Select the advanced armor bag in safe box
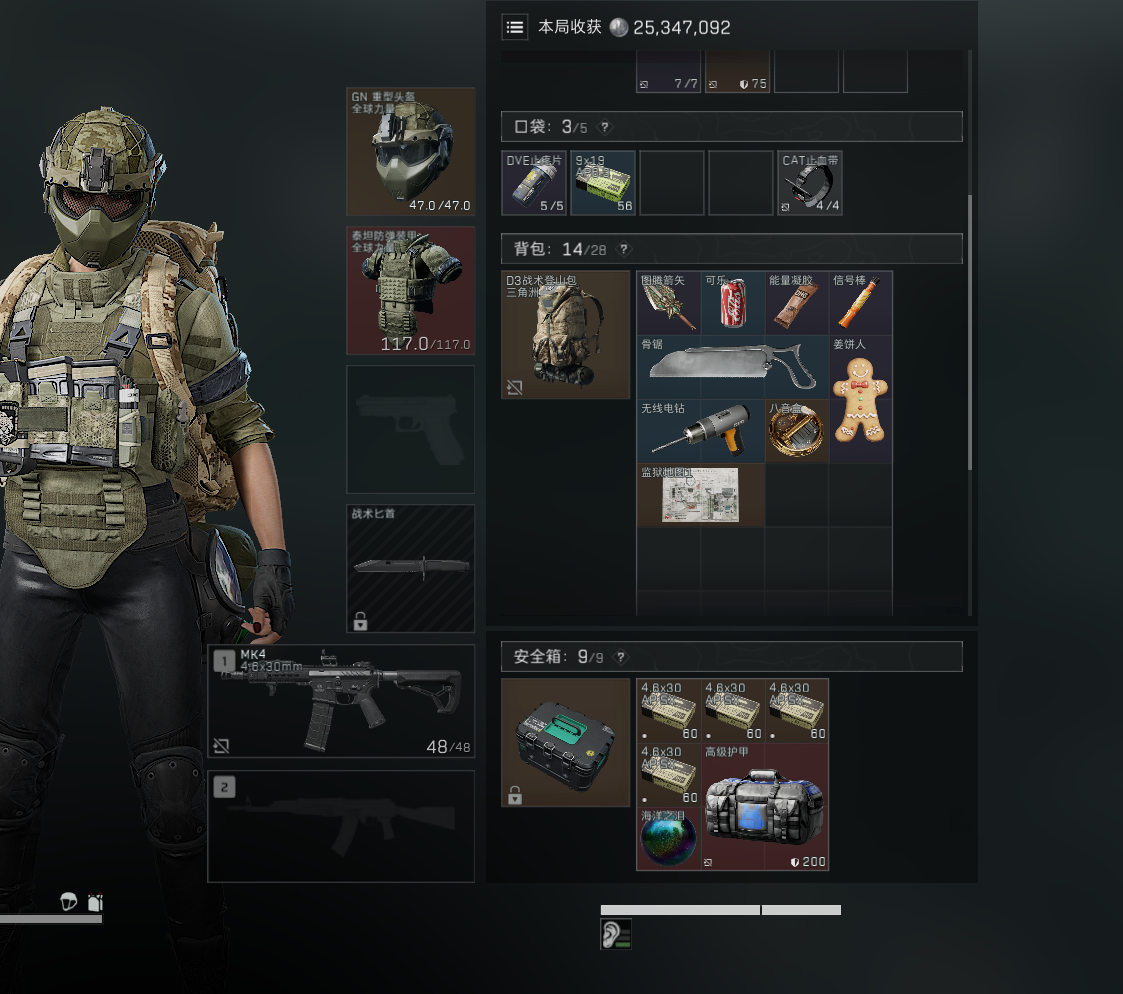The width and height of the screenshot is (1123, 994). (764, 806)
